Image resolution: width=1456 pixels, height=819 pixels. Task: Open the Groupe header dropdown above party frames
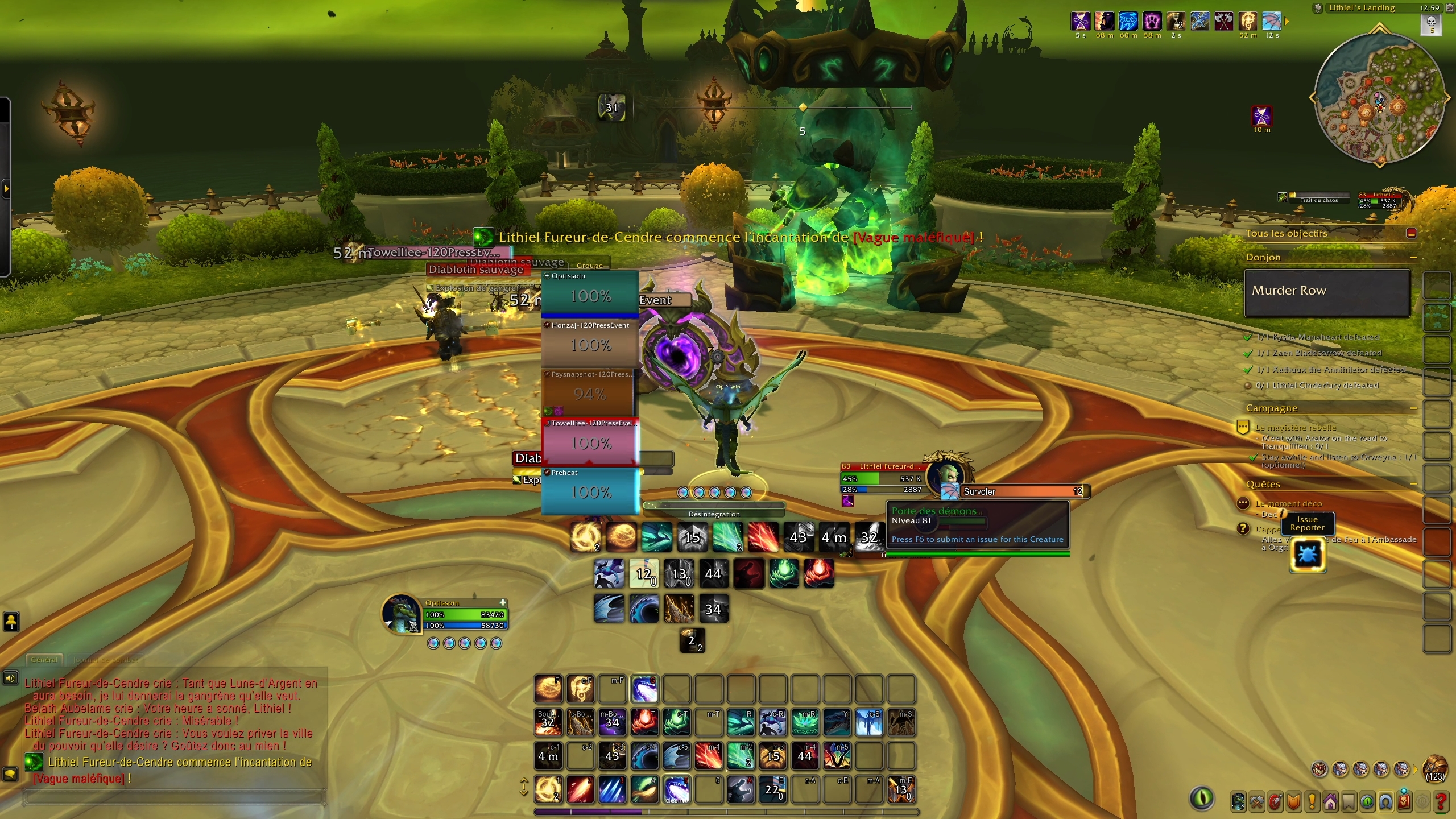click(589, 265)
